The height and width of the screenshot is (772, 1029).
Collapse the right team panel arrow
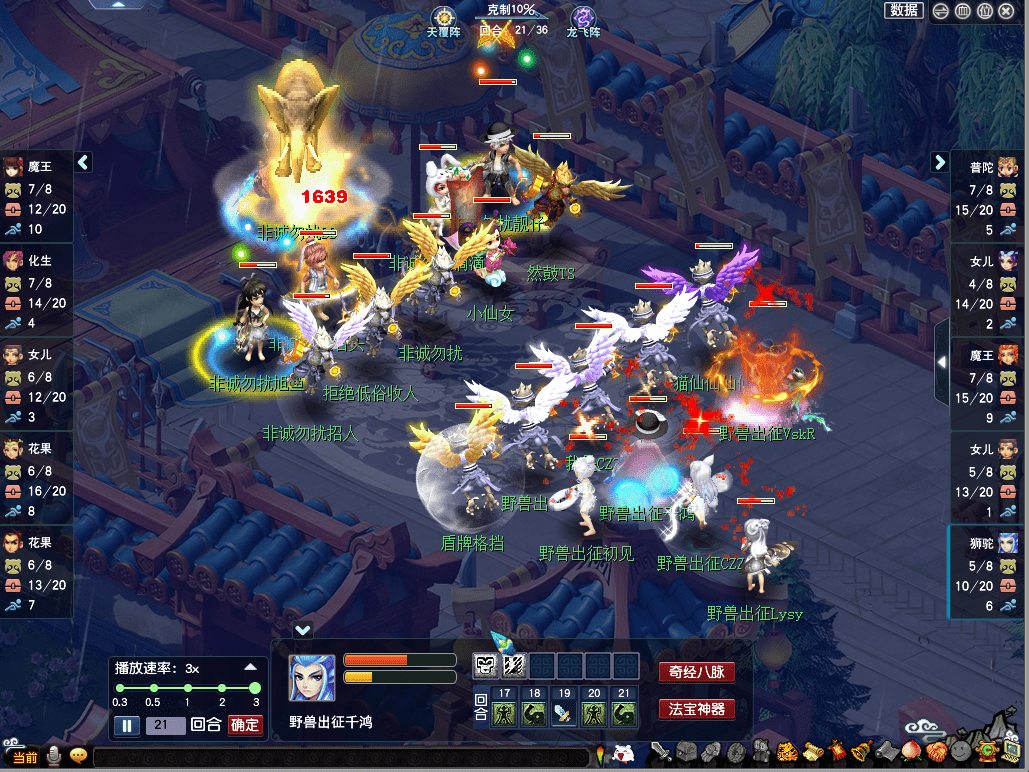[x=940, y=162]
